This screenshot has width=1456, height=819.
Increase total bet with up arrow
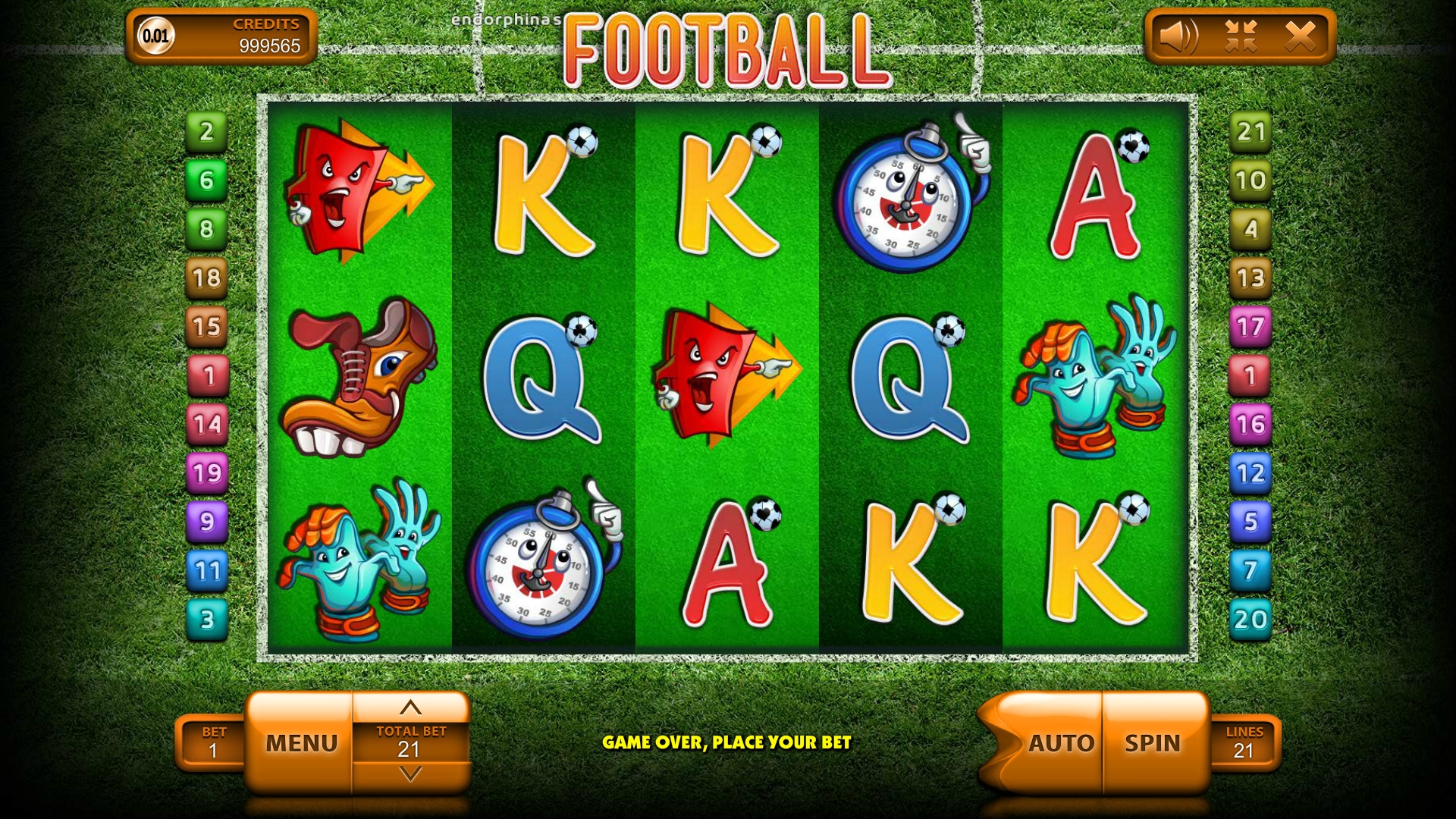(410, 708)
